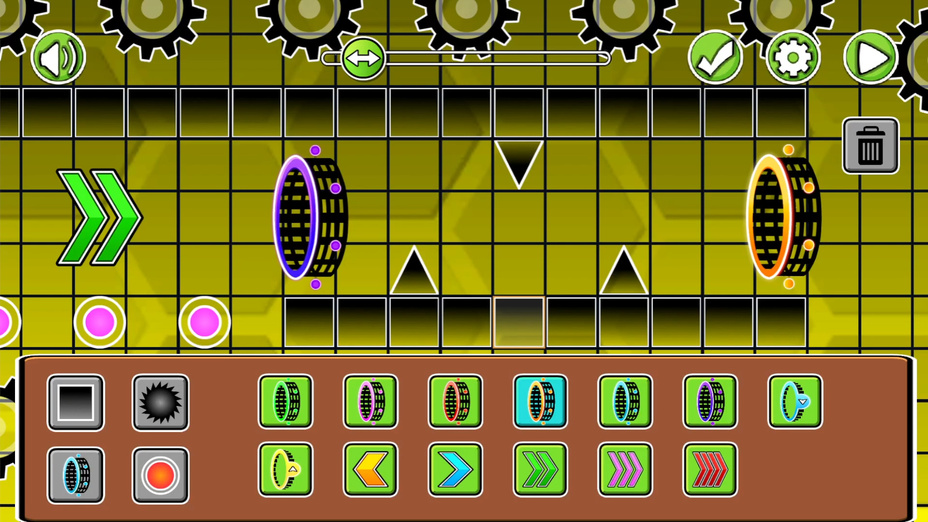Toggle the sound speaker button

(58, 58)
